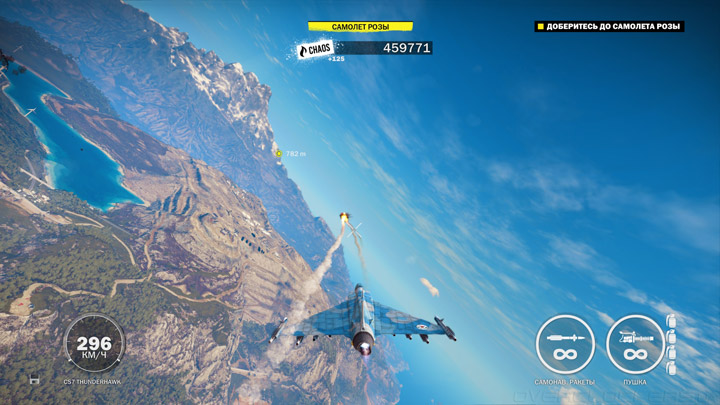The image size is (720, 405).
Task: Click the yellow waypoint marker showing 782 m
Action: (x=278, y=153)
